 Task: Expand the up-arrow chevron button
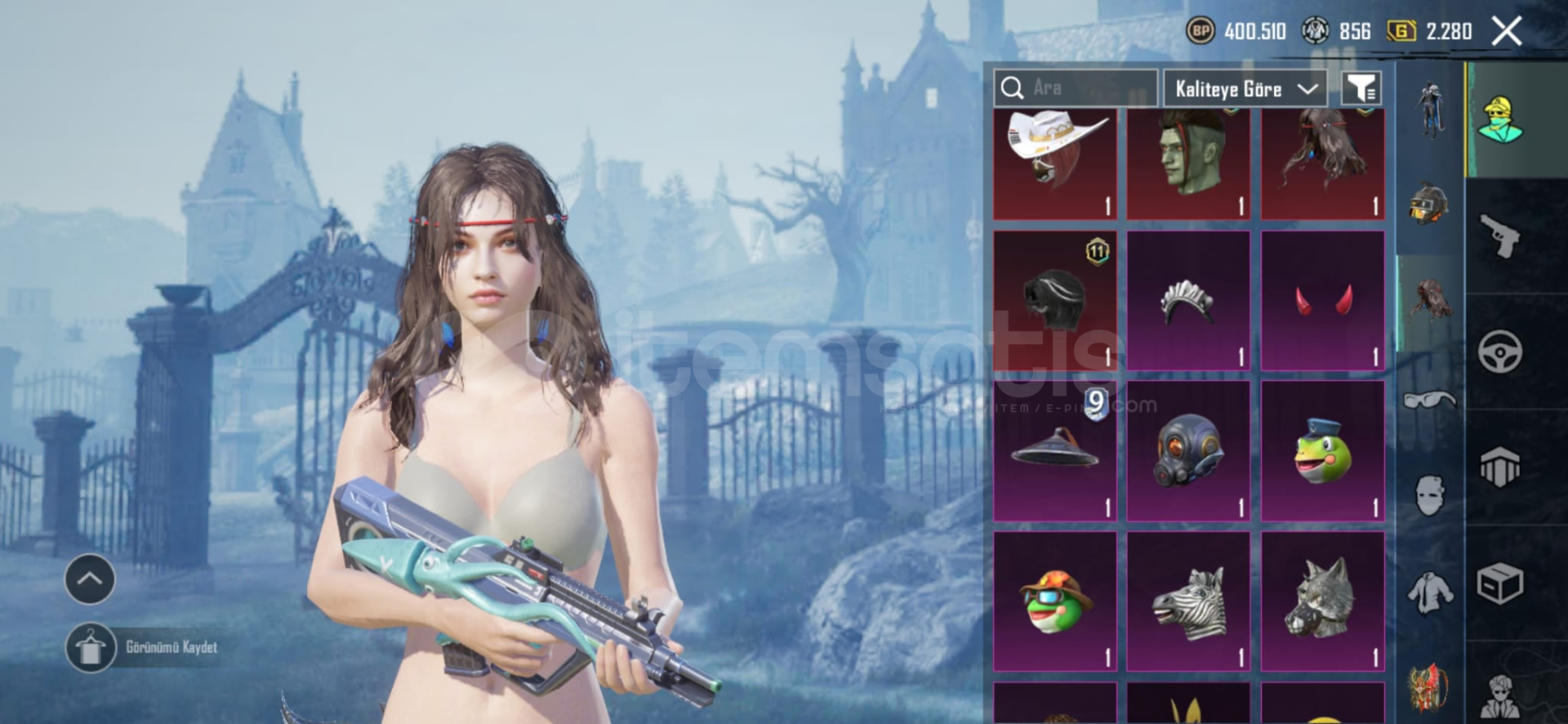coord(90,579)
